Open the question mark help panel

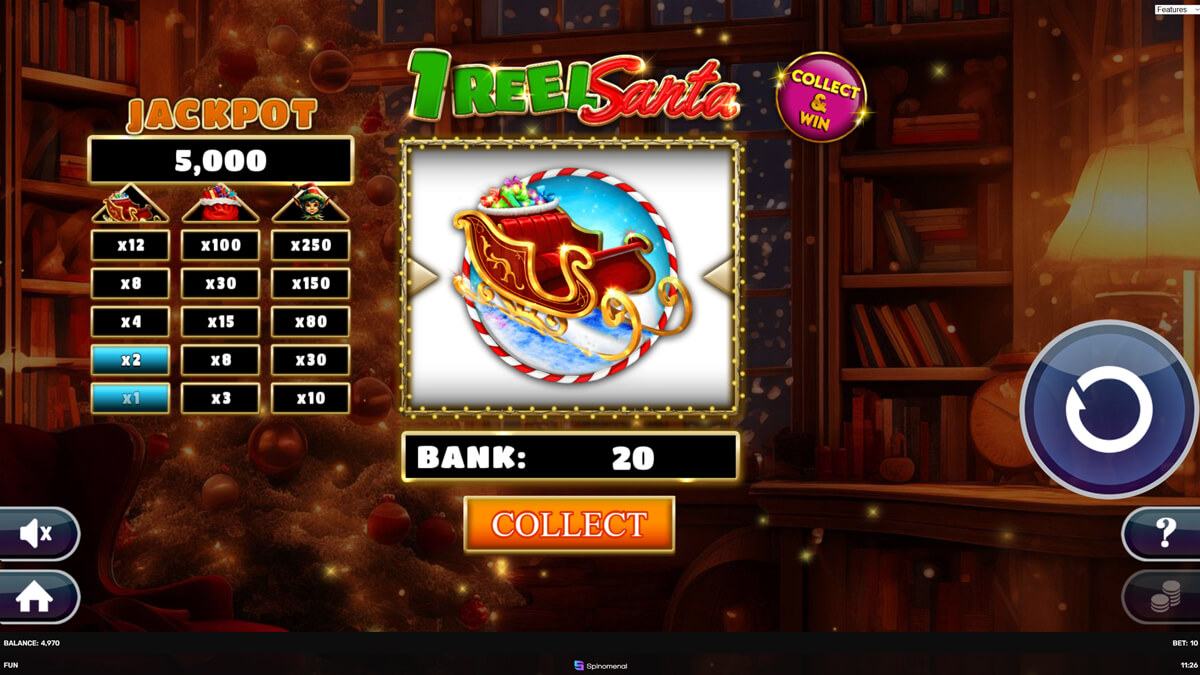1164,533
